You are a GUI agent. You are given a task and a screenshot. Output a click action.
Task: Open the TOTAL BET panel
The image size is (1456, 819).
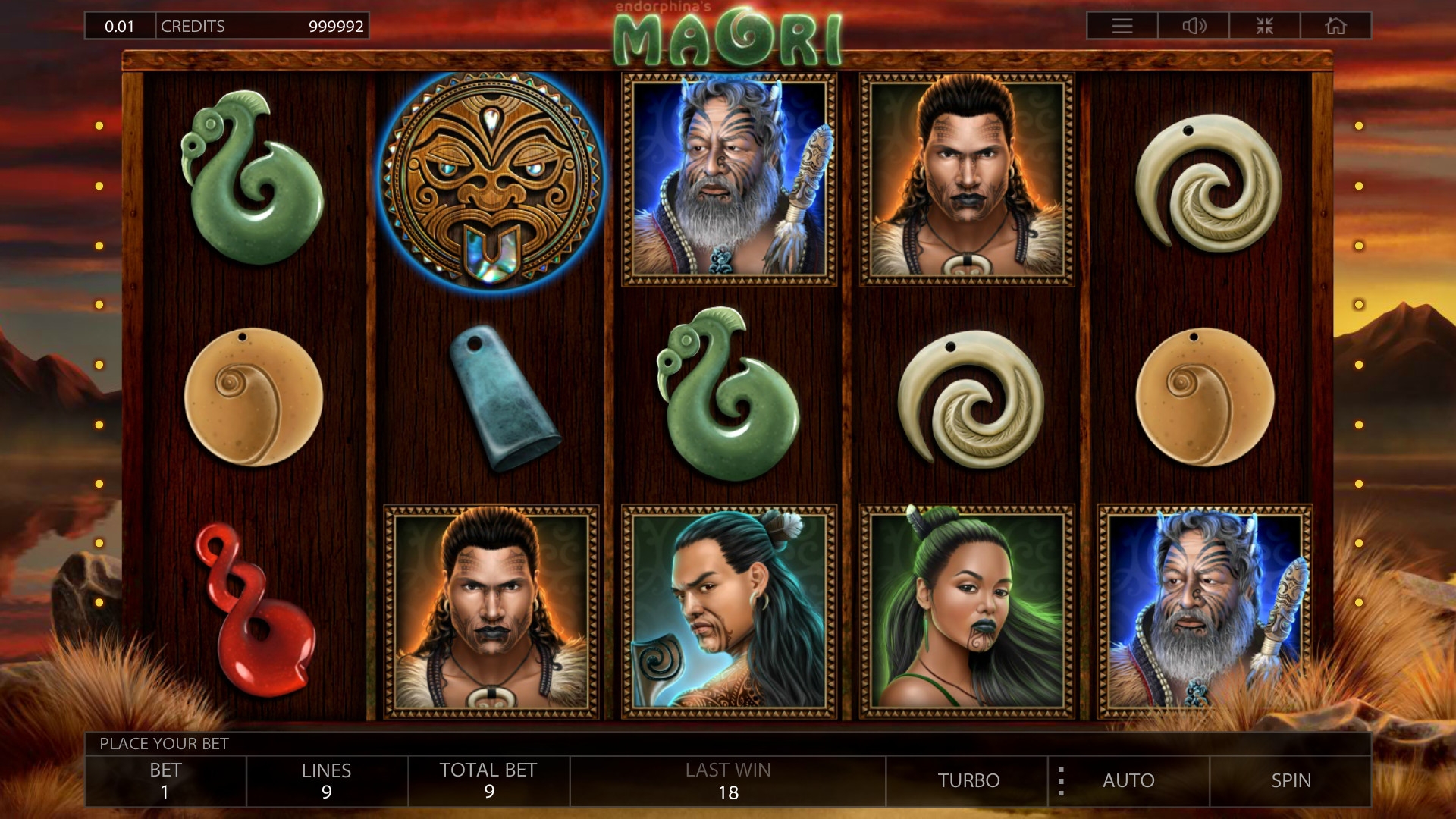pos(488,780)
